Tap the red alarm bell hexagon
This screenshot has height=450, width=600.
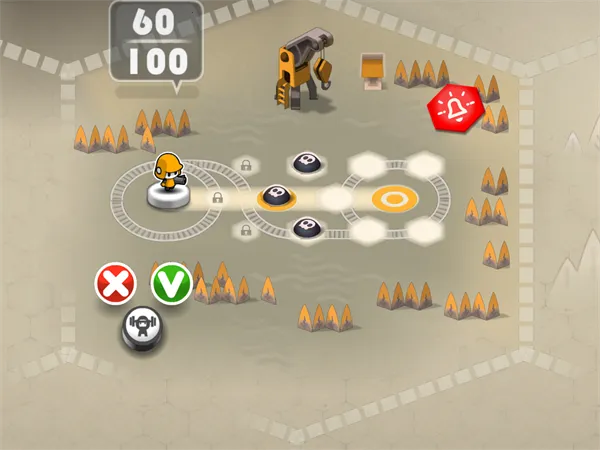453,105
